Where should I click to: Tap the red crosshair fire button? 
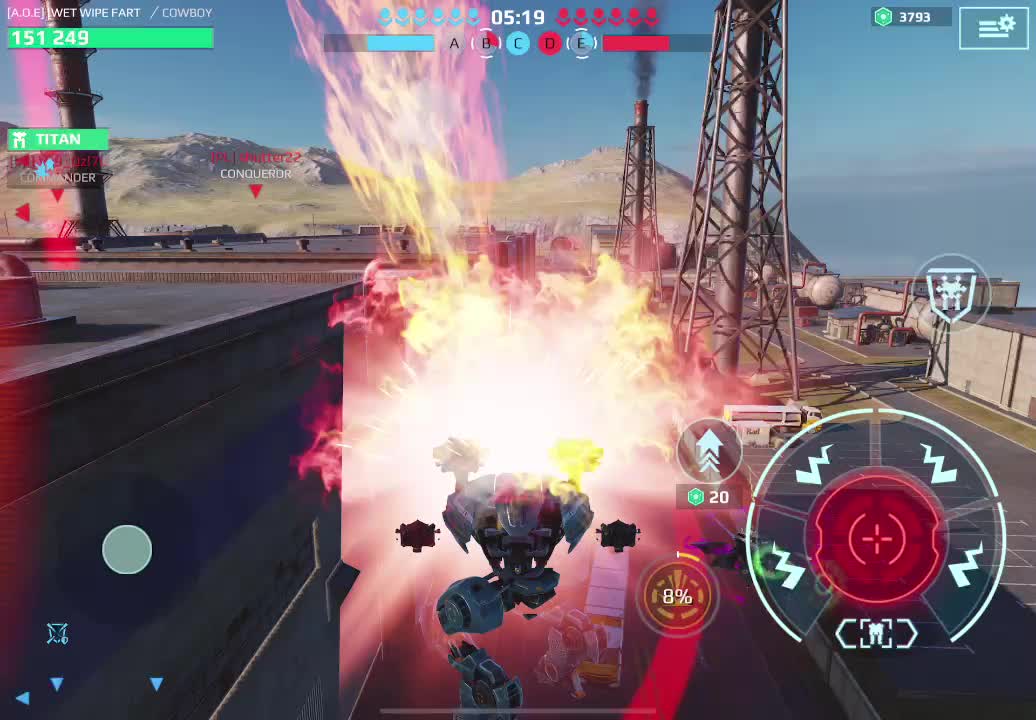877,539
